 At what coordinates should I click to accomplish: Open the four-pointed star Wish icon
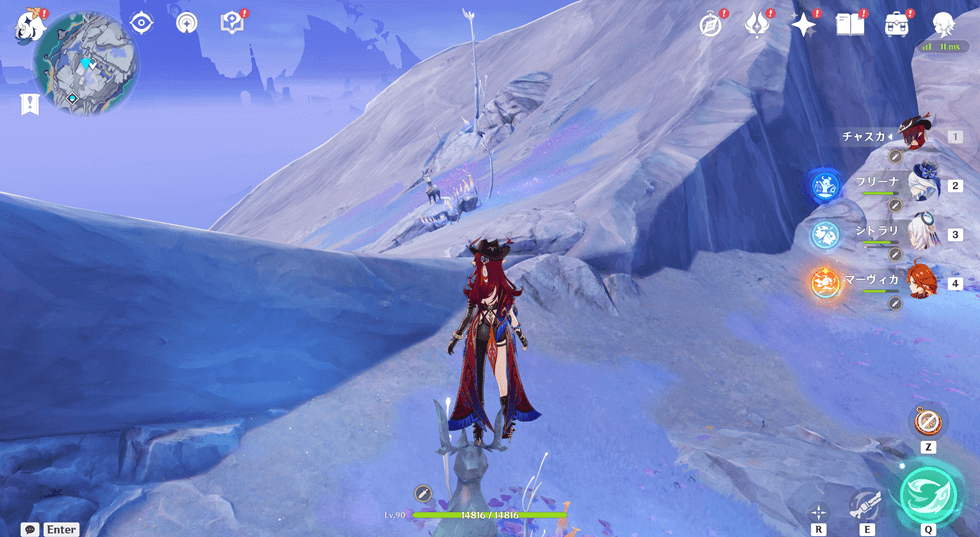[804, 25]
